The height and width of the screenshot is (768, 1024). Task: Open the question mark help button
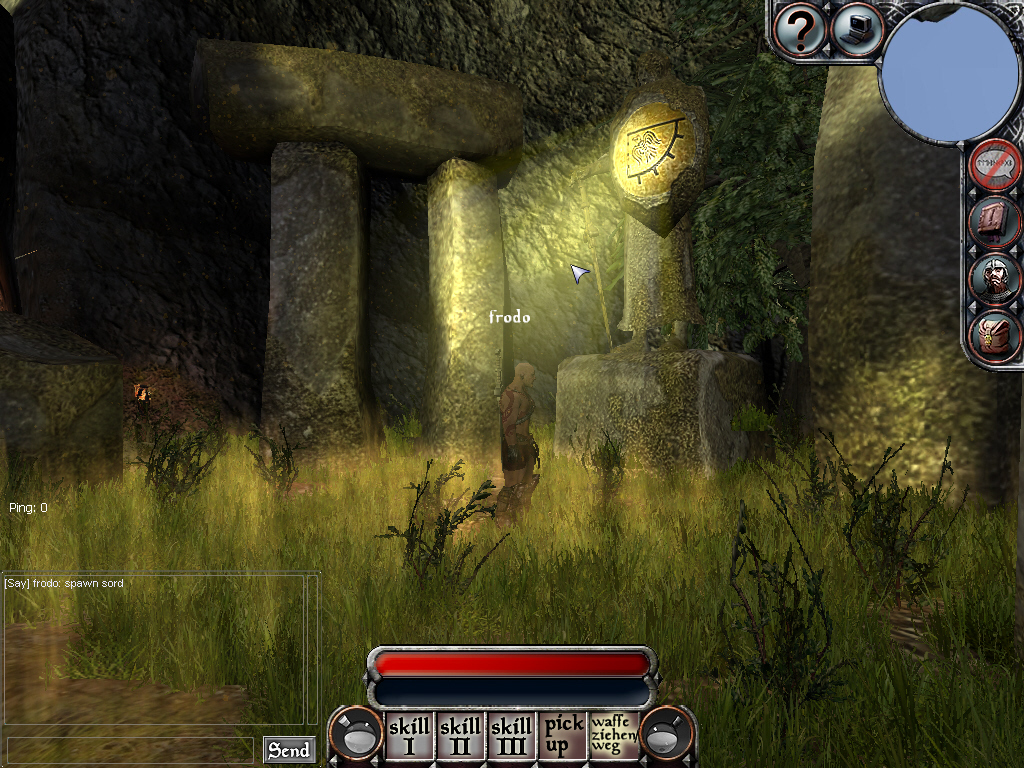pyautogui.click(x=799, y=31)
